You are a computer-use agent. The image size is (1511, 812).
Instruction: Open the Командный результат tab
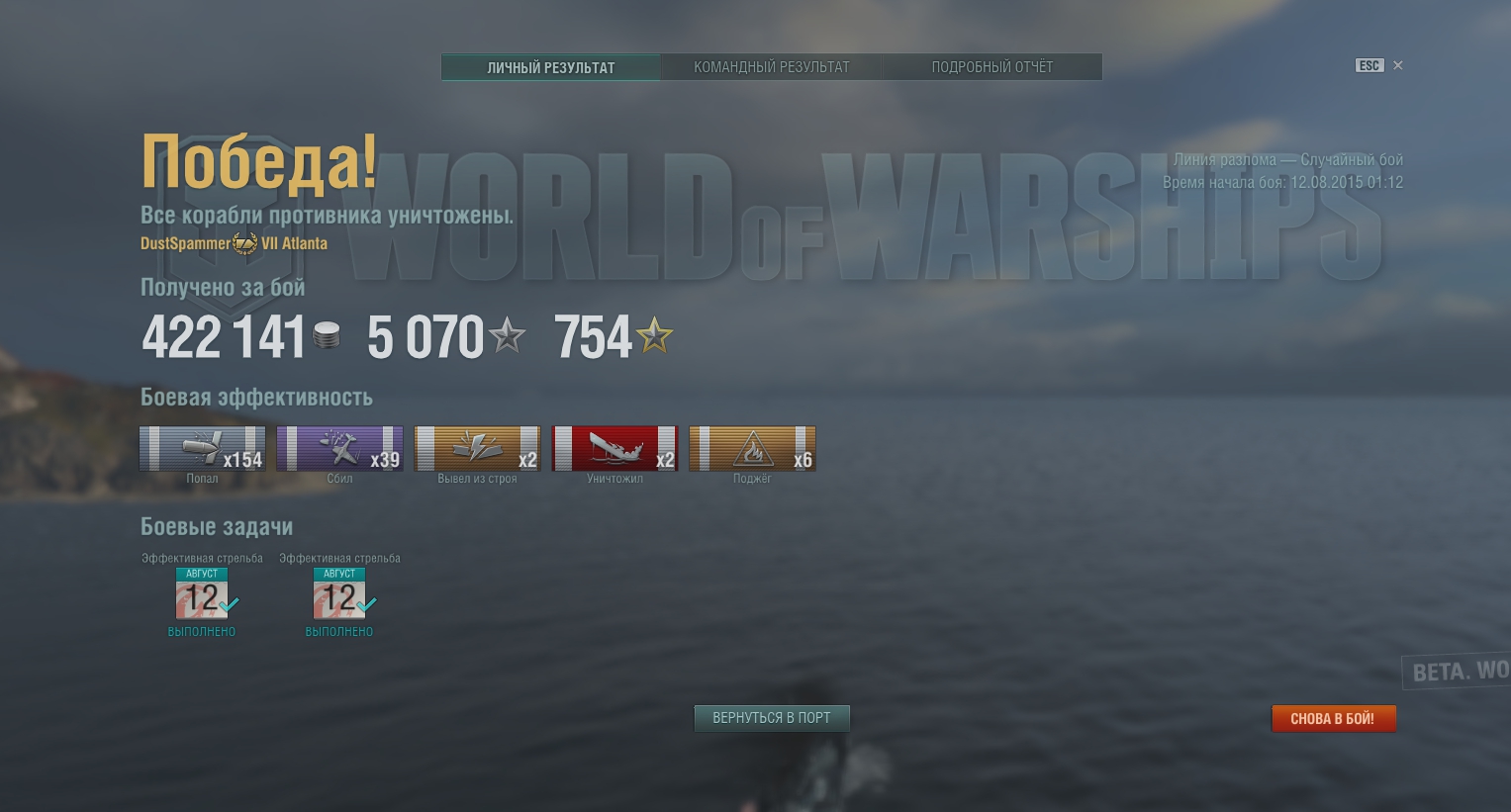point(771,67)
